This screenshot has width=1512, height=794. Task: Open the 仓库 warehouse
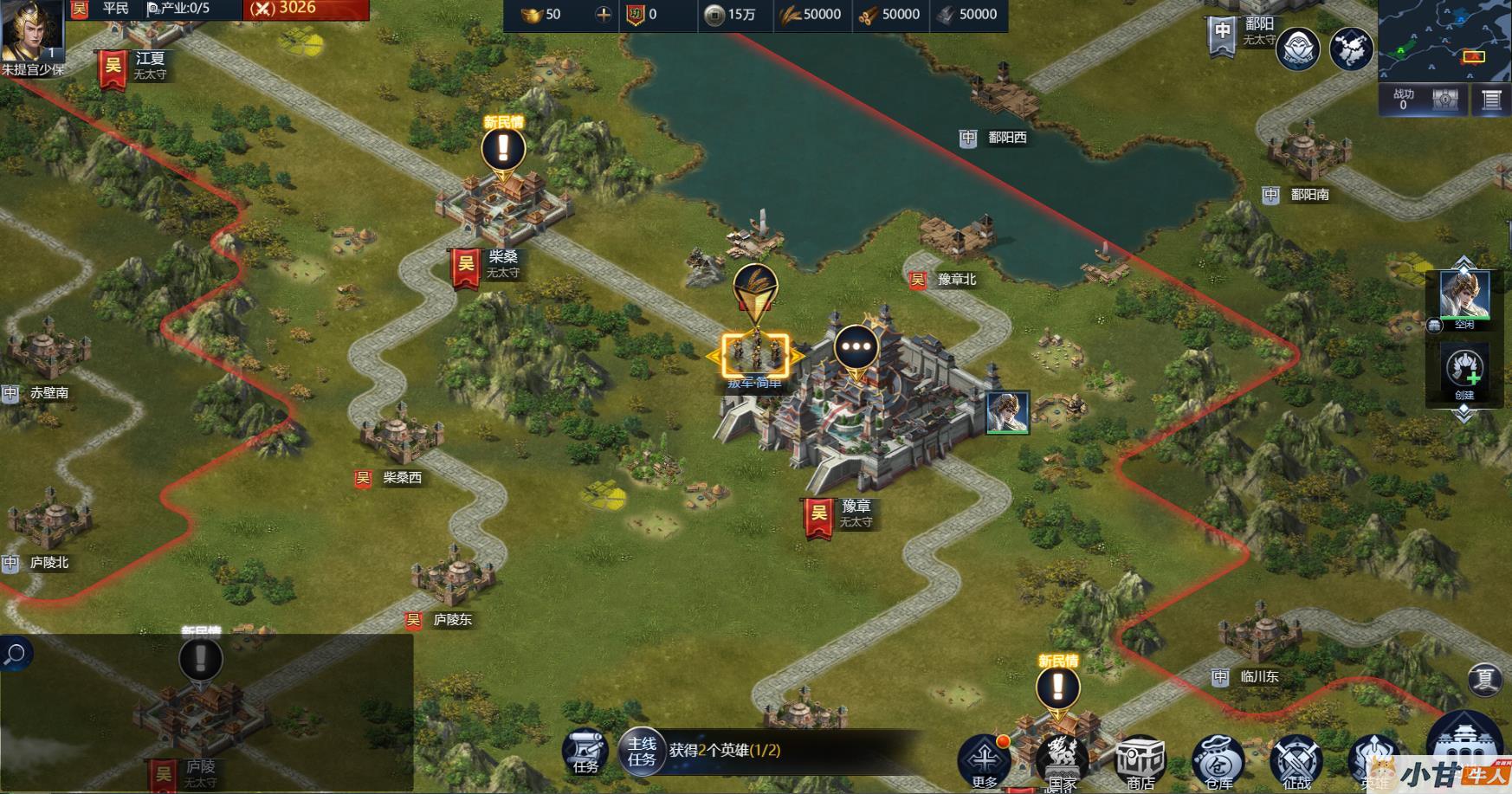pyautogui.click(x=1218, y=759)
